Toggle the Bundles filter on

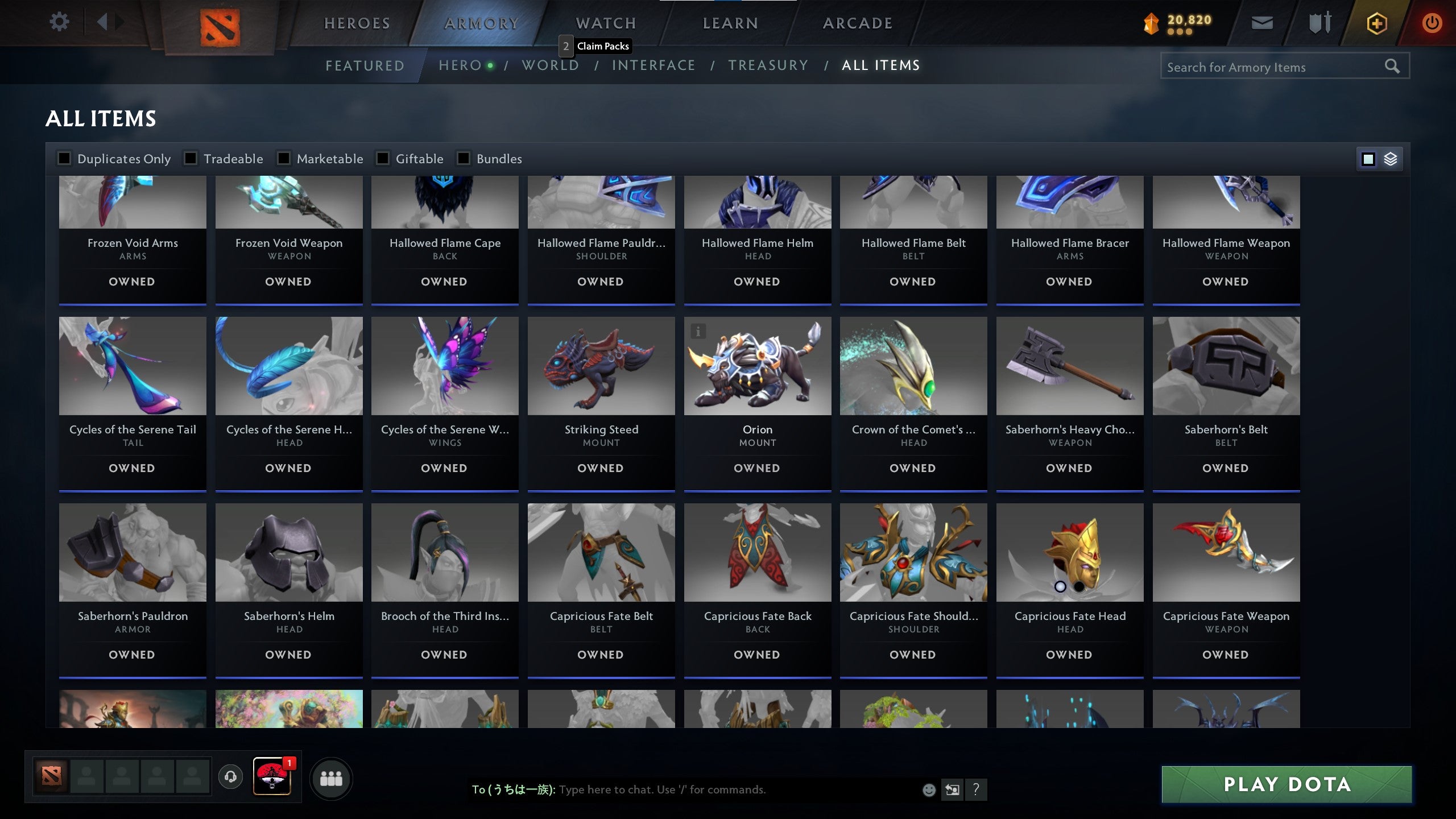coord(463,159)
